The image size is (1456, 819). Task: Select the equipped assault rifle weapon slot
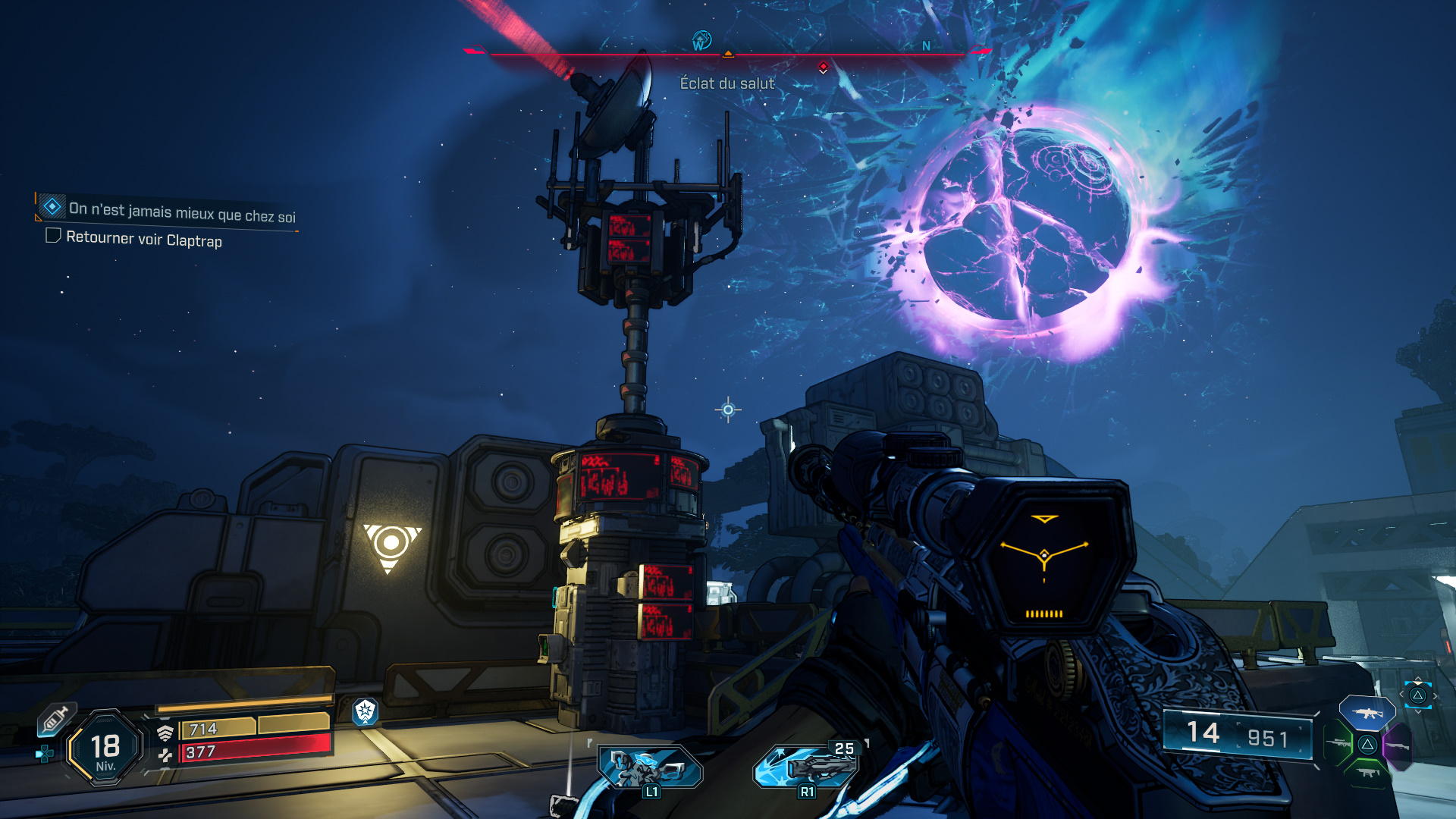click(x=1367, y=713)
